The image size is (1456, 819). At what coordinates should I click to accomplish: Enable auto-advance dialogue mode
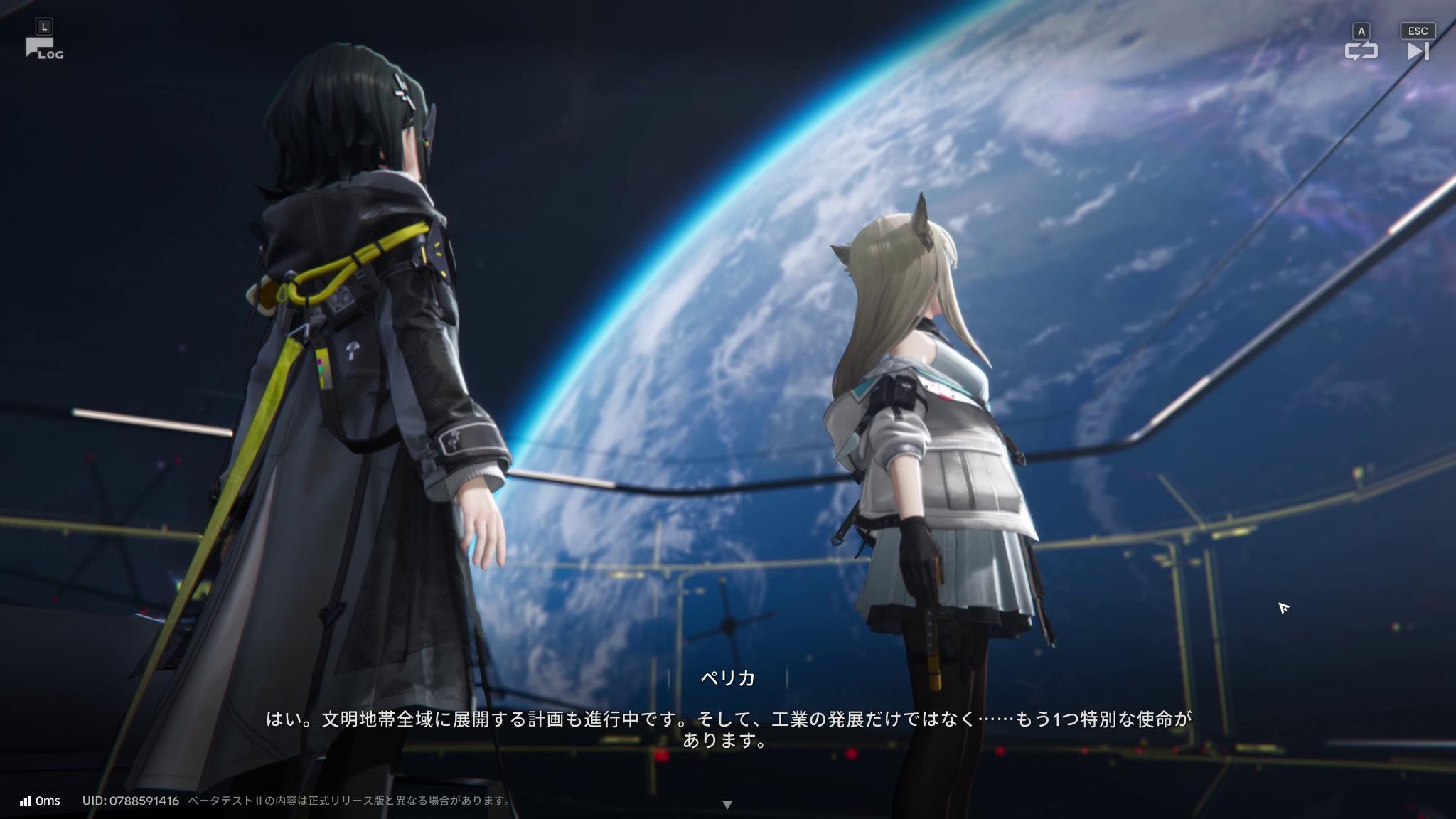1362,50
